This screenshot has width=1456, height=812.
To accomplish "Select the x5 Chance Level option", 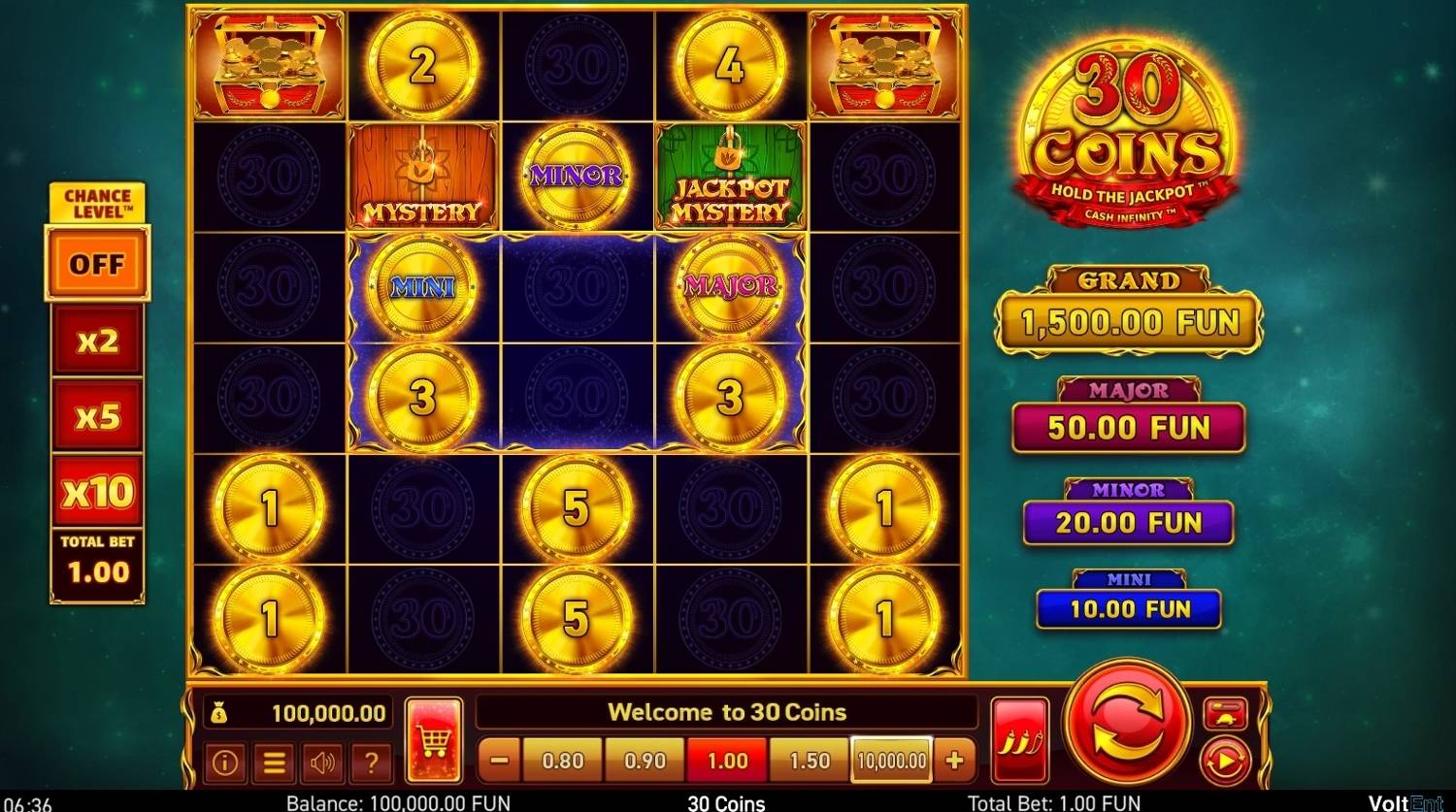I will click(96, 416).
